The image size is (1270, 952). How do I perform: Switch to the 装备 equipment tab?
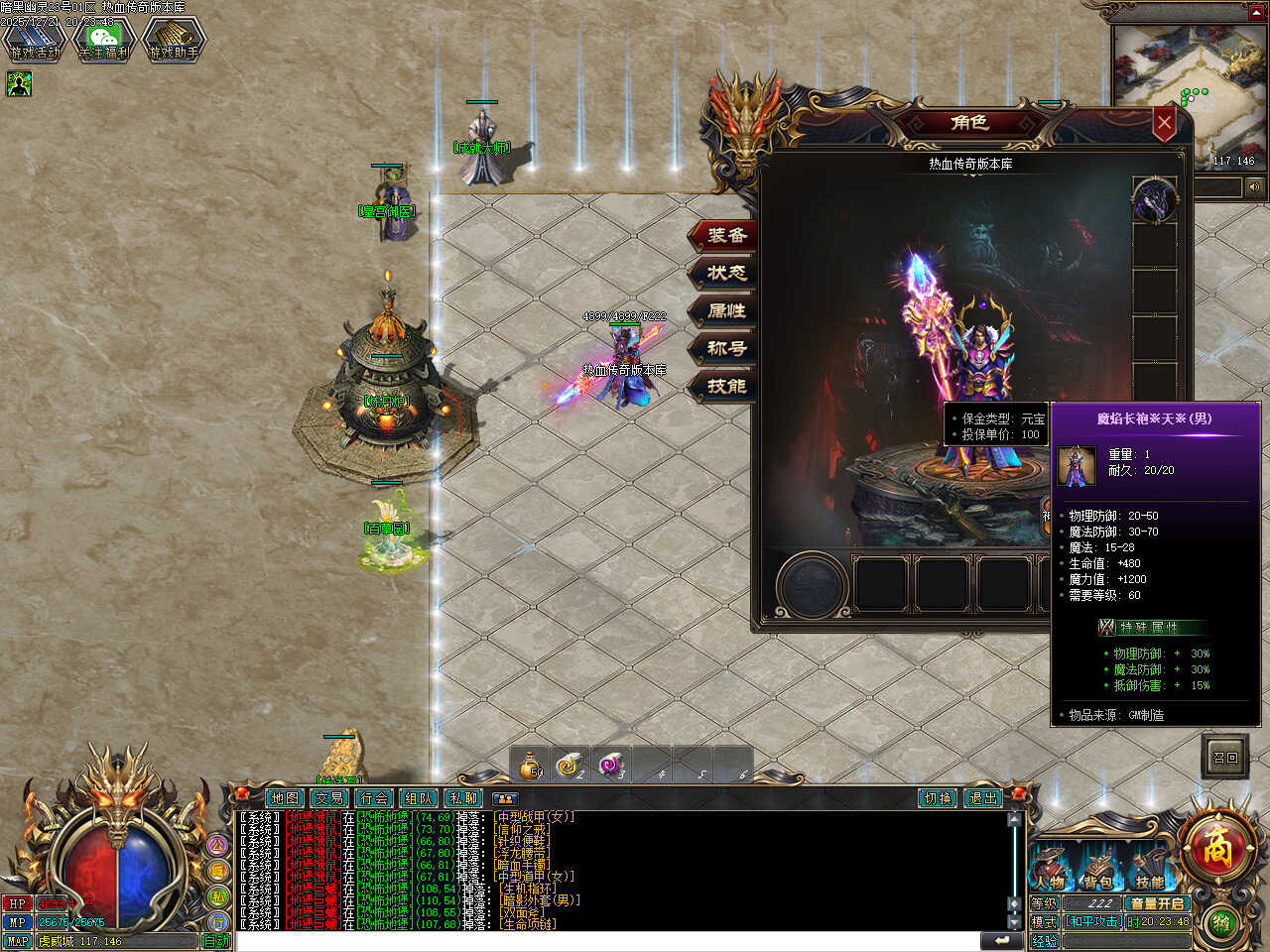tap(725, 235)
